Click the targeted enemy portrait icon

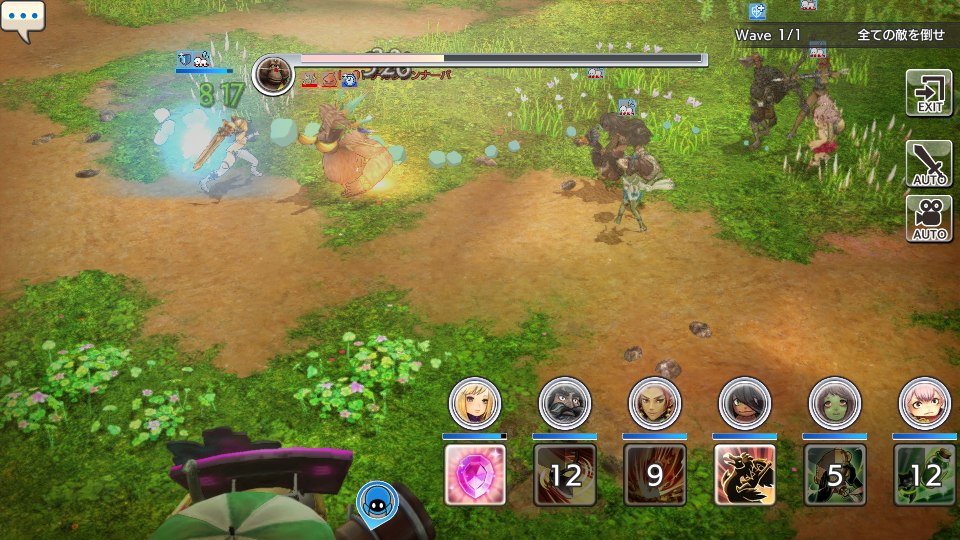[x=273, y=75]
